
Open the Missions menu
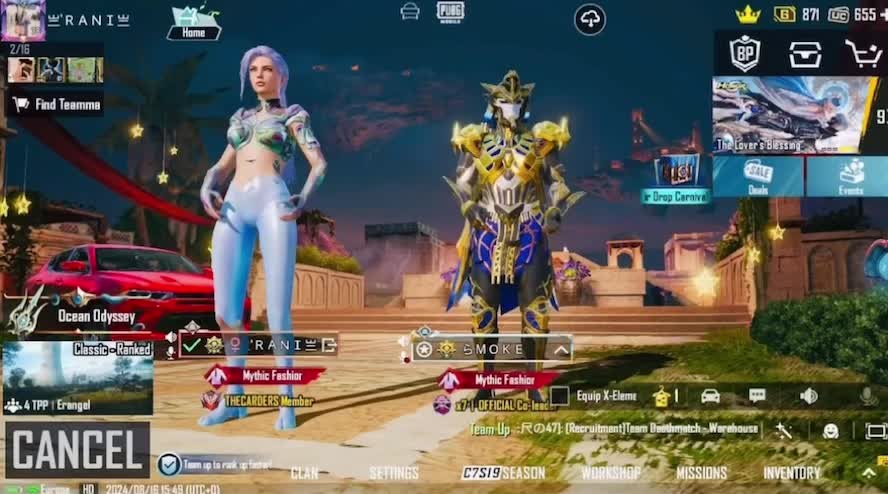701,473
